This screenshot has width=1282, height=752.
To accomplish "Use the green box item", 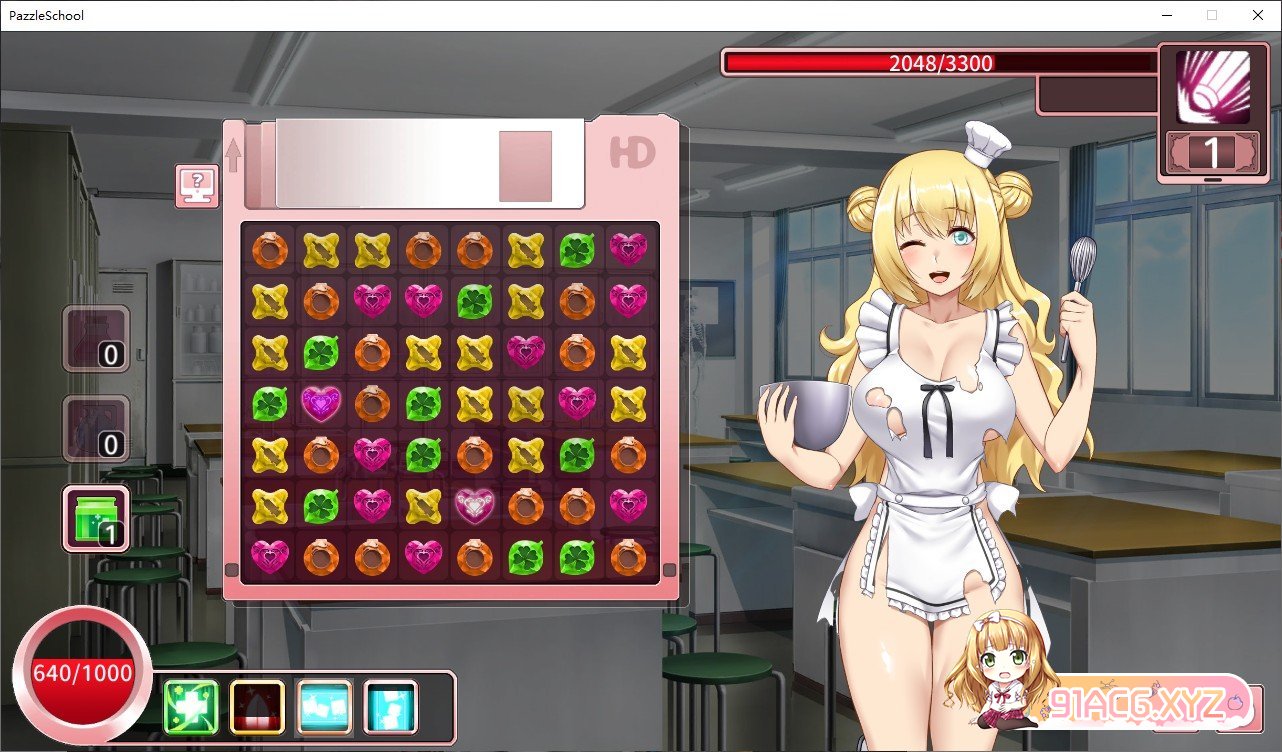I will tap(96, 518).
